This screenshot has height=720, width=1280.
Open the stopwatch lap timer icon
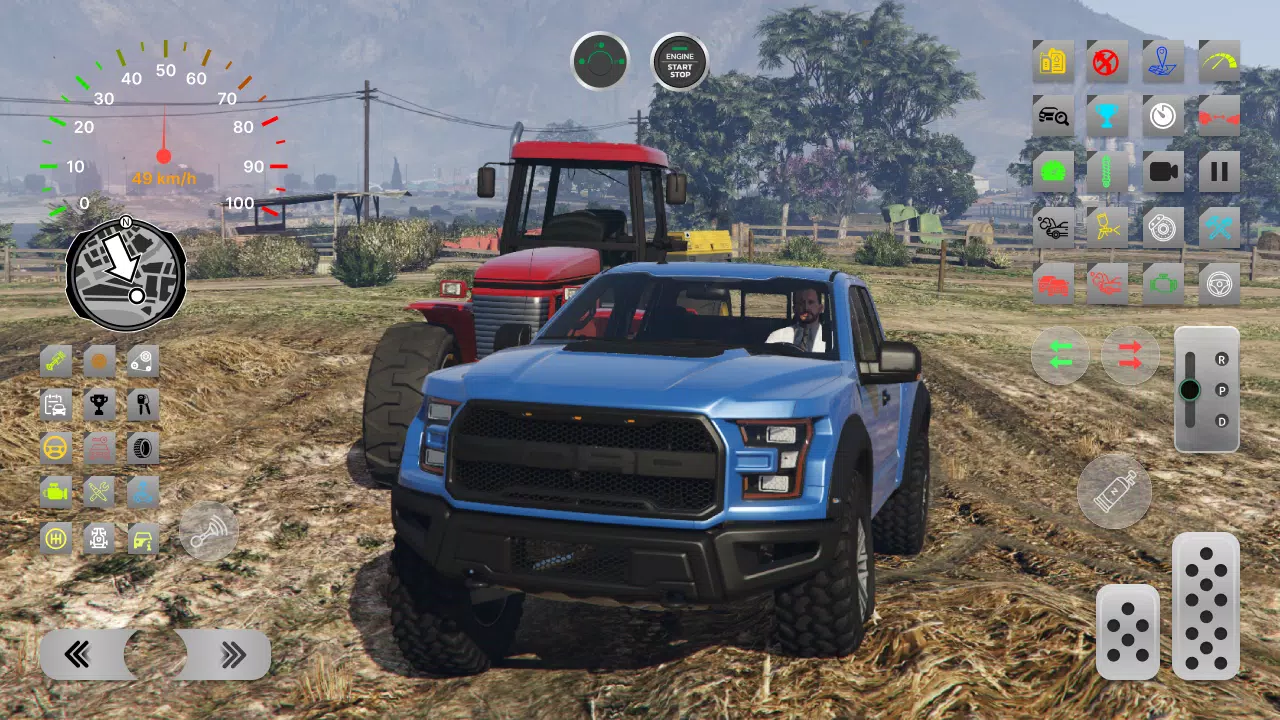(x=1161, y=116)
